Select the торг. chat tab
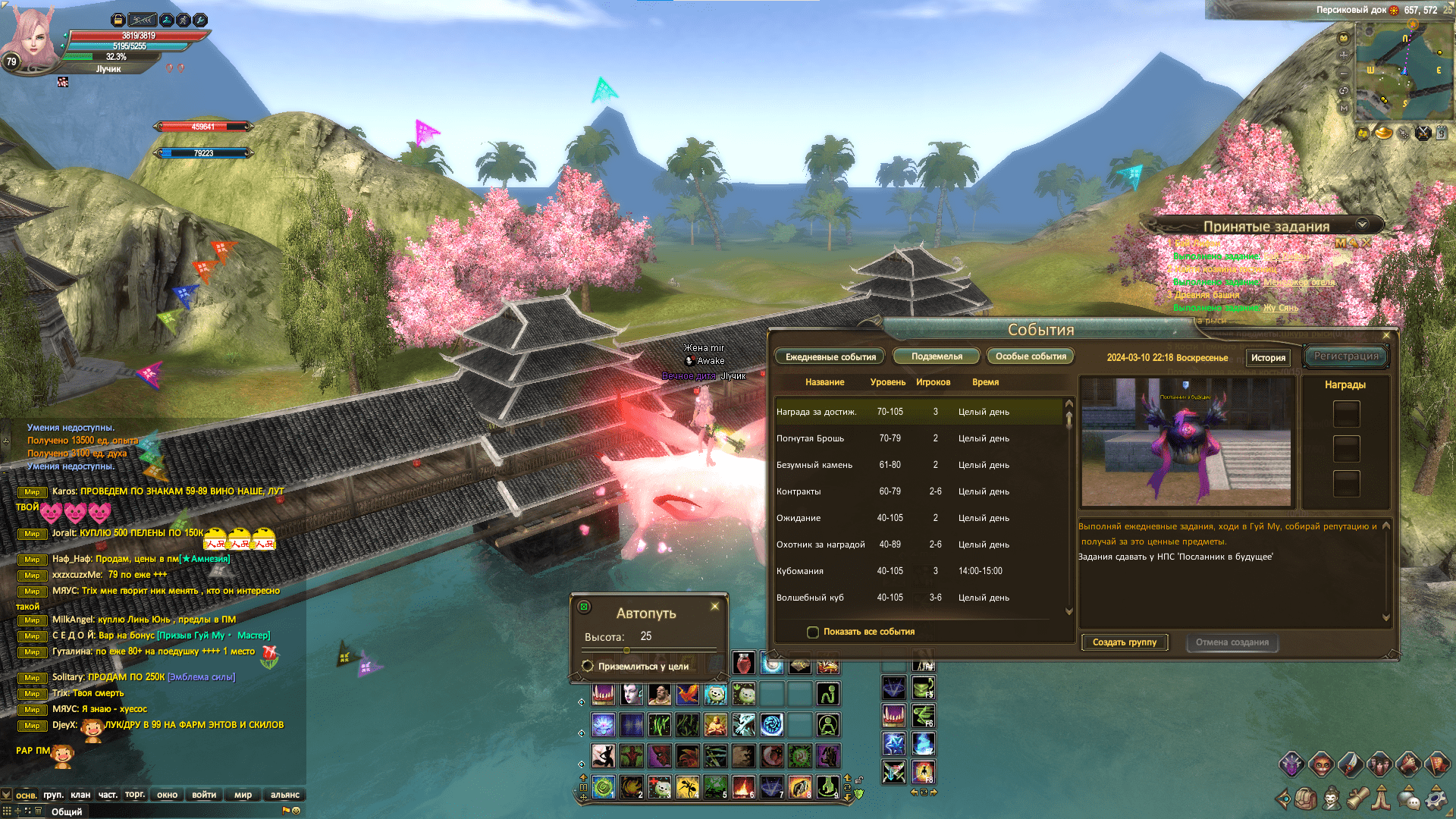This screenshot has height=819, width=1456. (135, 795)
